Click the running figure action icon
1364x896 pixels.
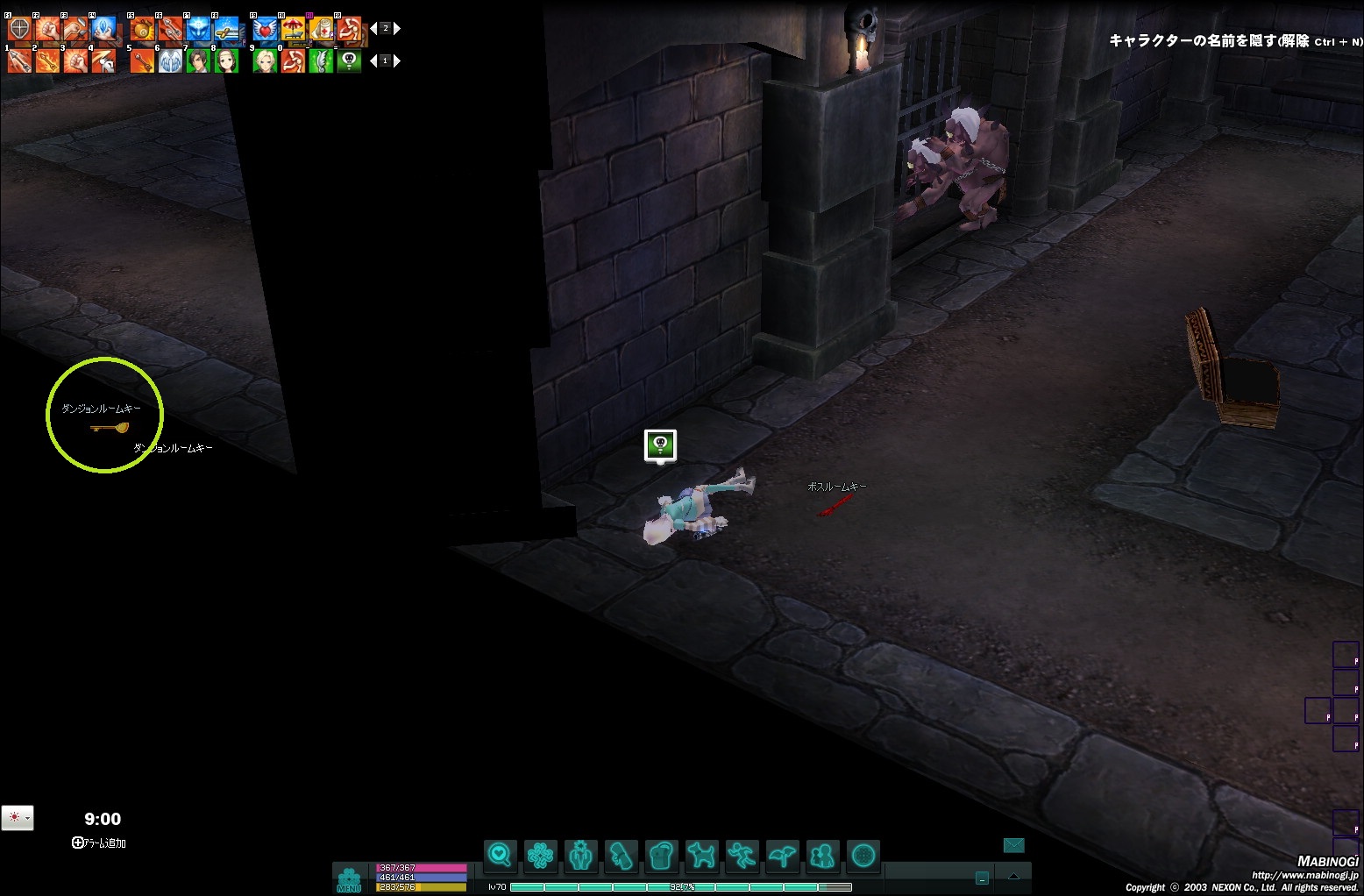pyautogui.click(x=742, y=855)
